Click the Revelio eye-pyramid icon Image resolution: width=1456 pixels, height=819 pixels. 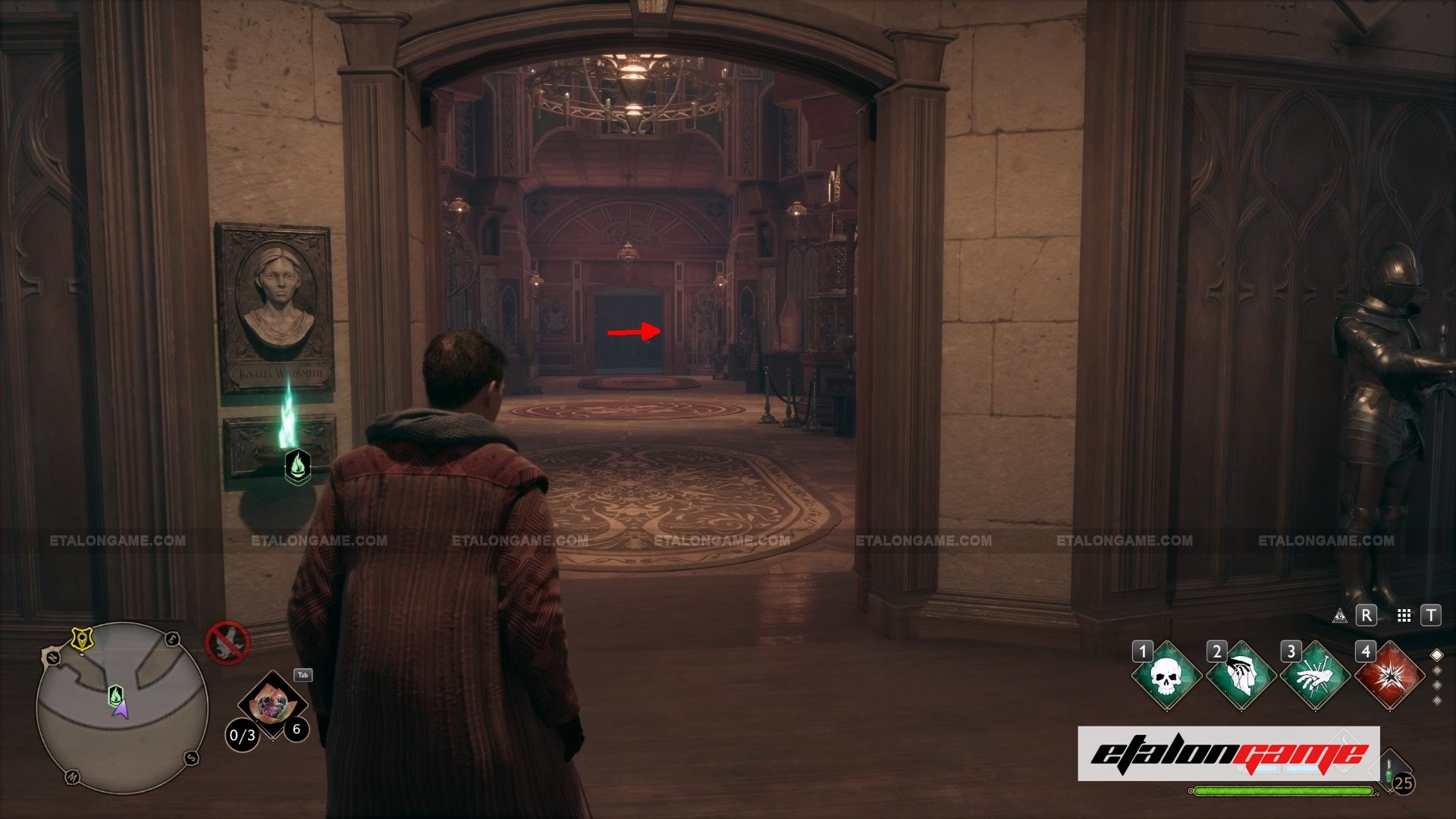1340,616
